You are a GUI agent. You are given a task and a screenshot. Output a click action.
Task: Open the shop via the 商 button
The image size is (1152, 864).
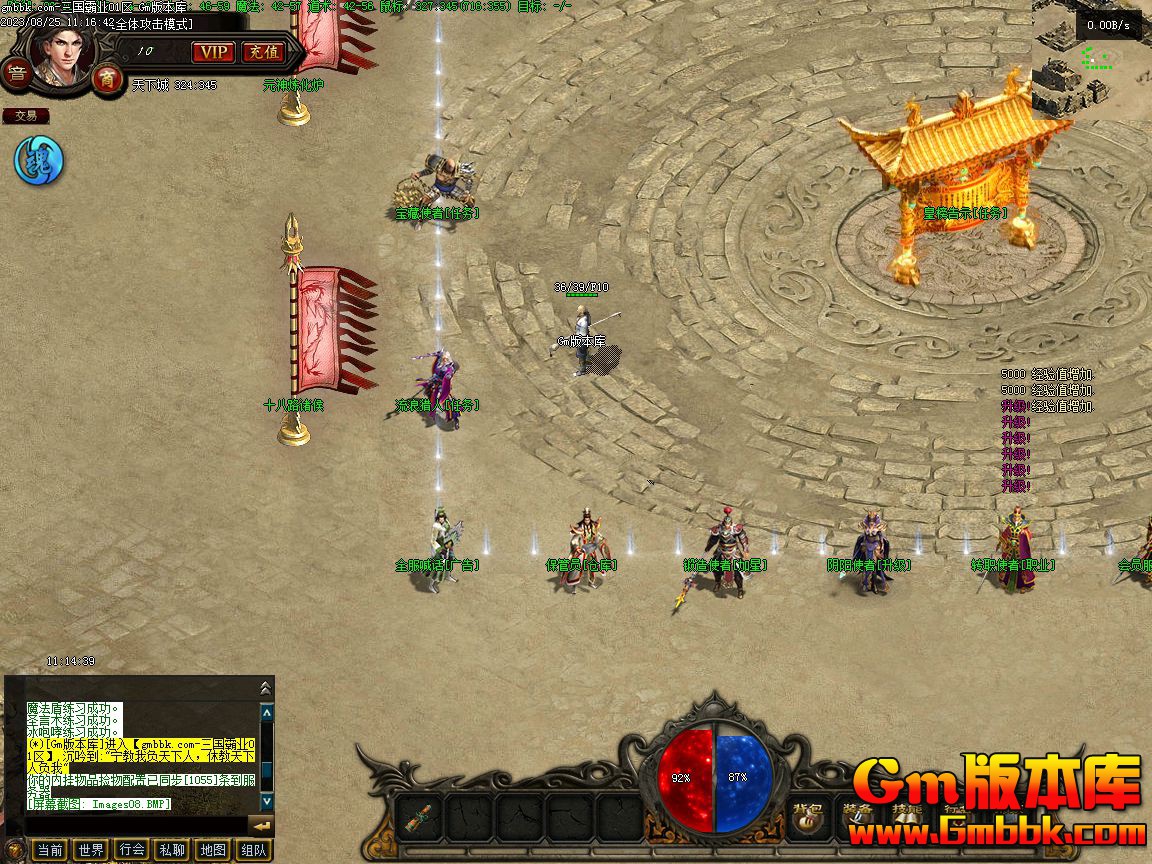click(106, 78)
